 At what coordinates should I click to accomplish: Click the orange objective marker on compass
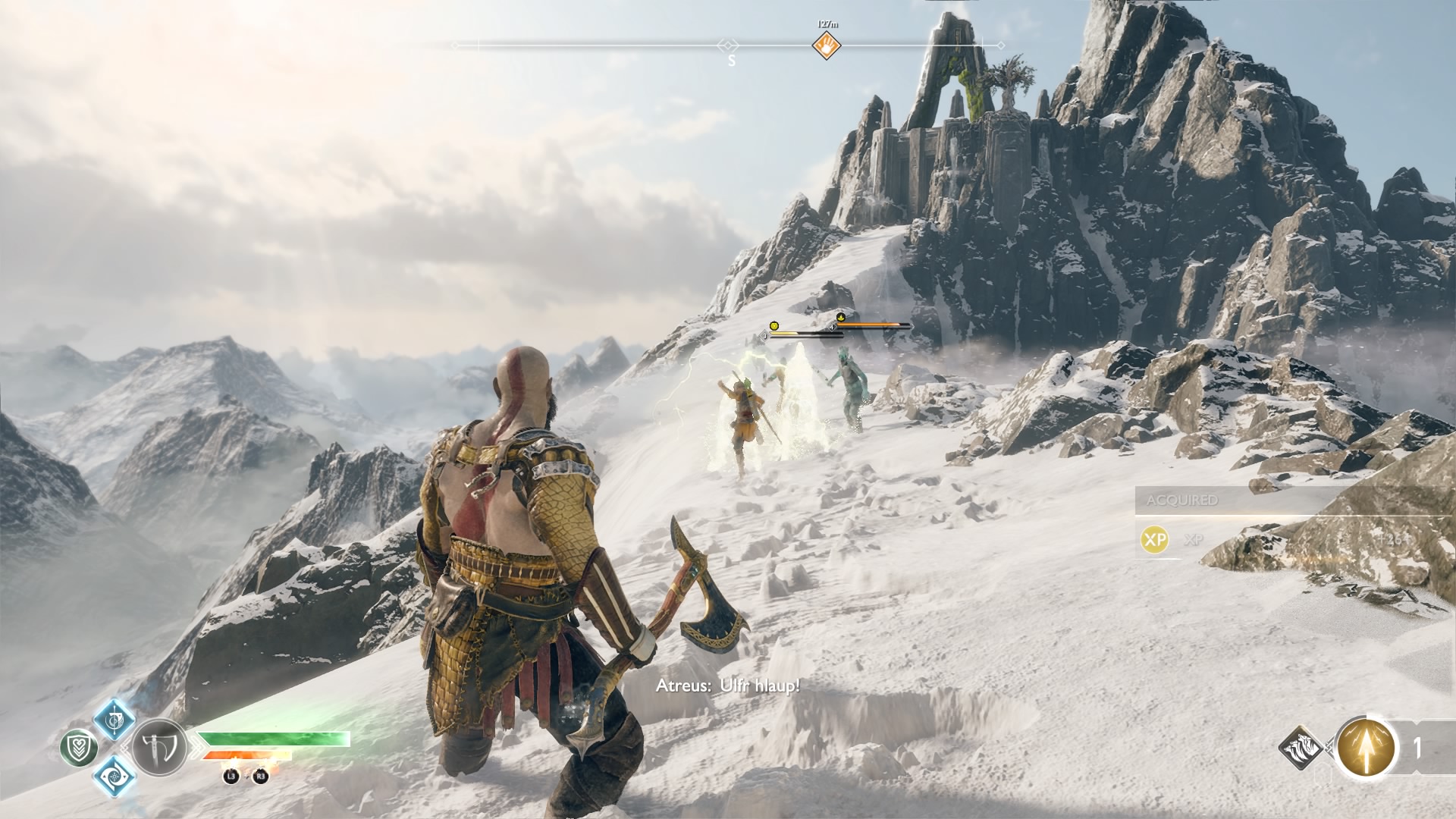pos(827,45)
